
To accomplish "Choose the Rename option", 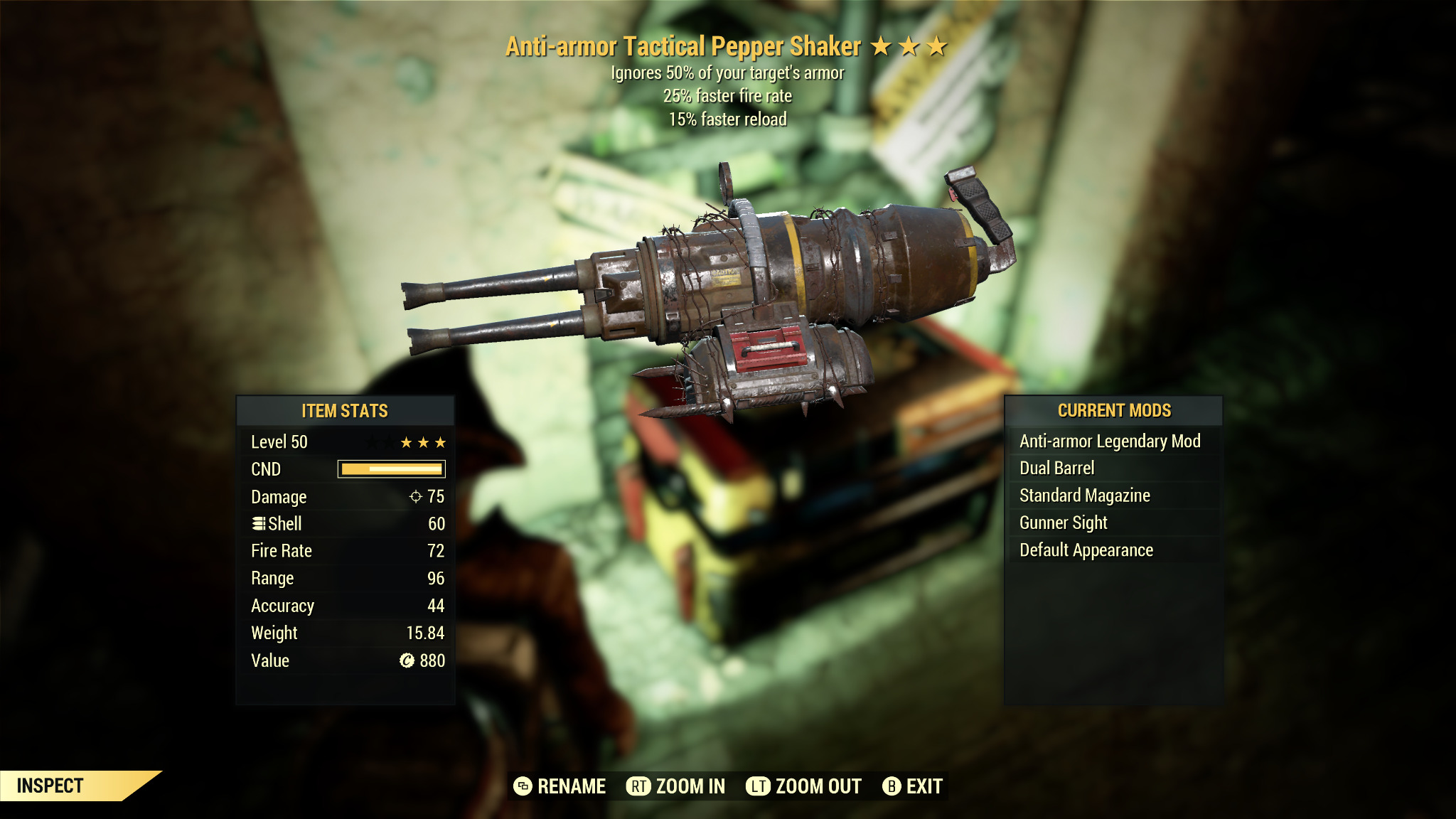I will click(560, 786).
